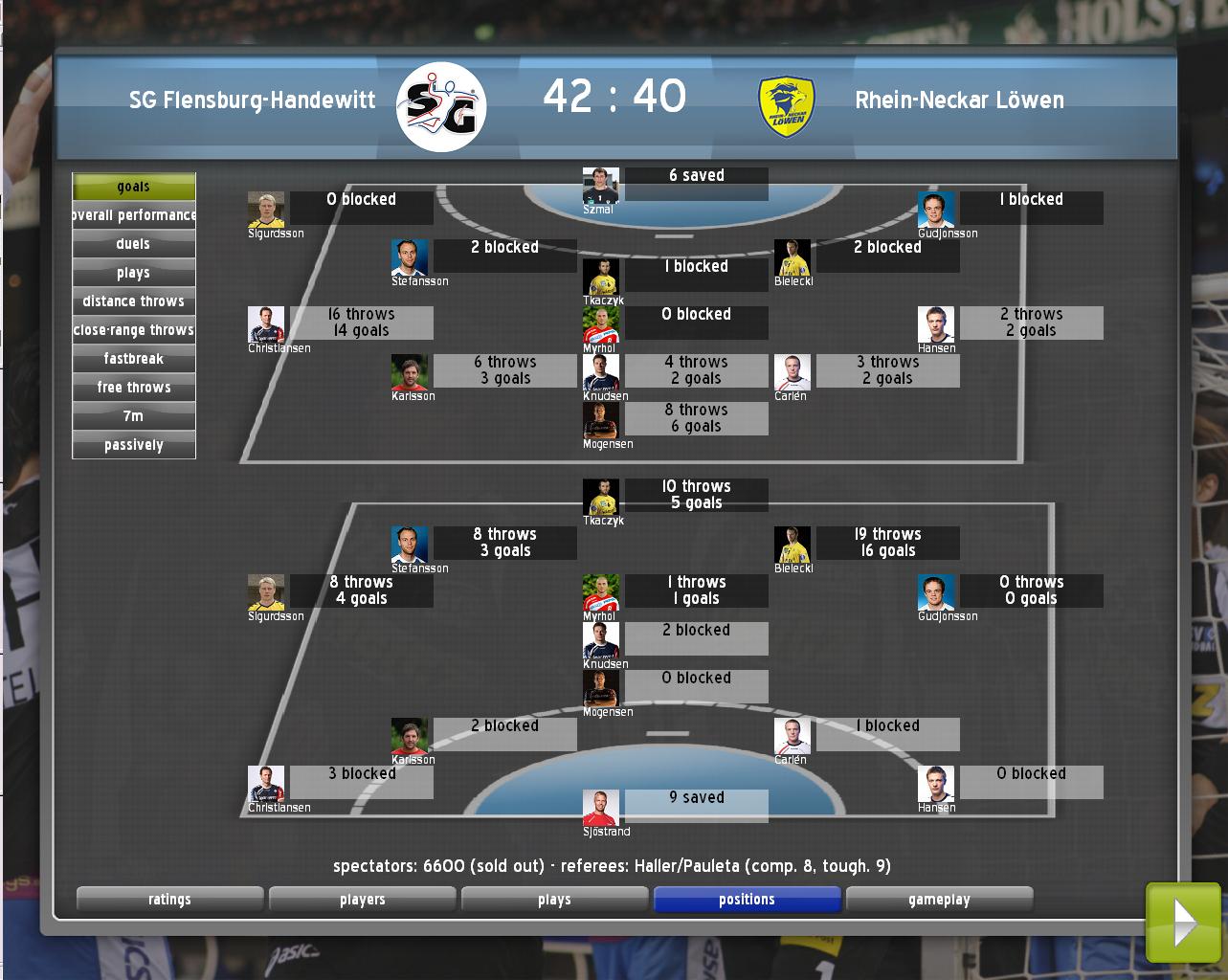Click the SG Flensburg-Handewitt team logo
Image resolution: width=1228 pixels, height=980 pixels.
[441, 106]
